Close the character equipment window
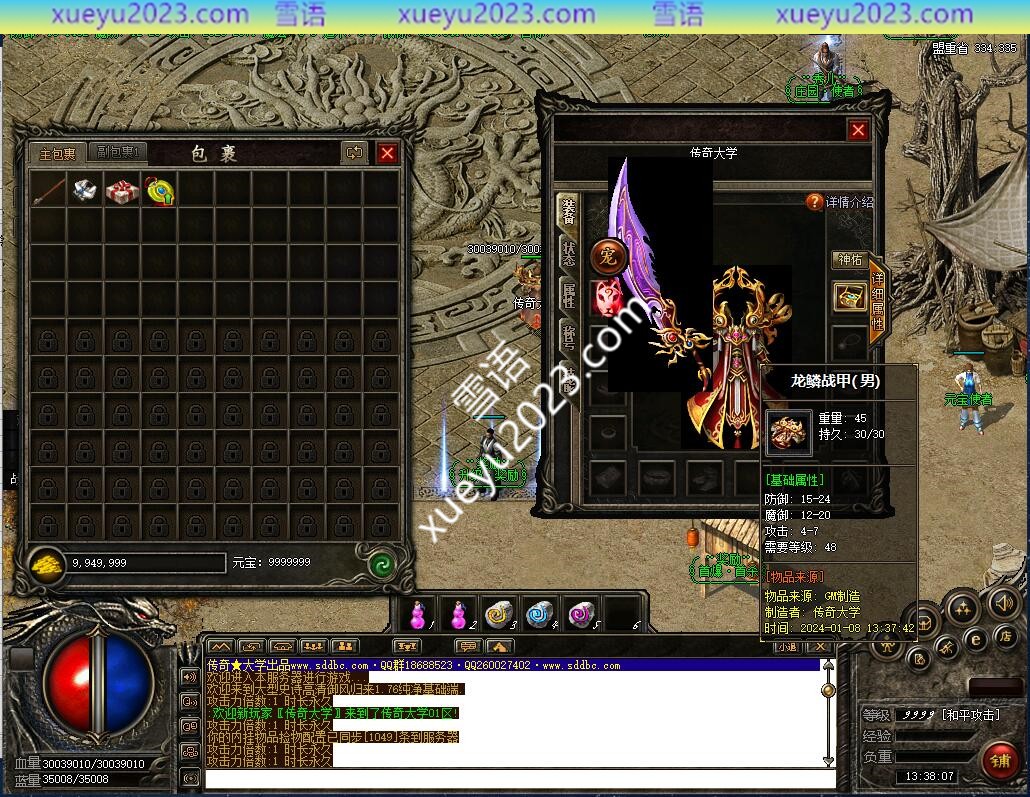 click(858, 130)
